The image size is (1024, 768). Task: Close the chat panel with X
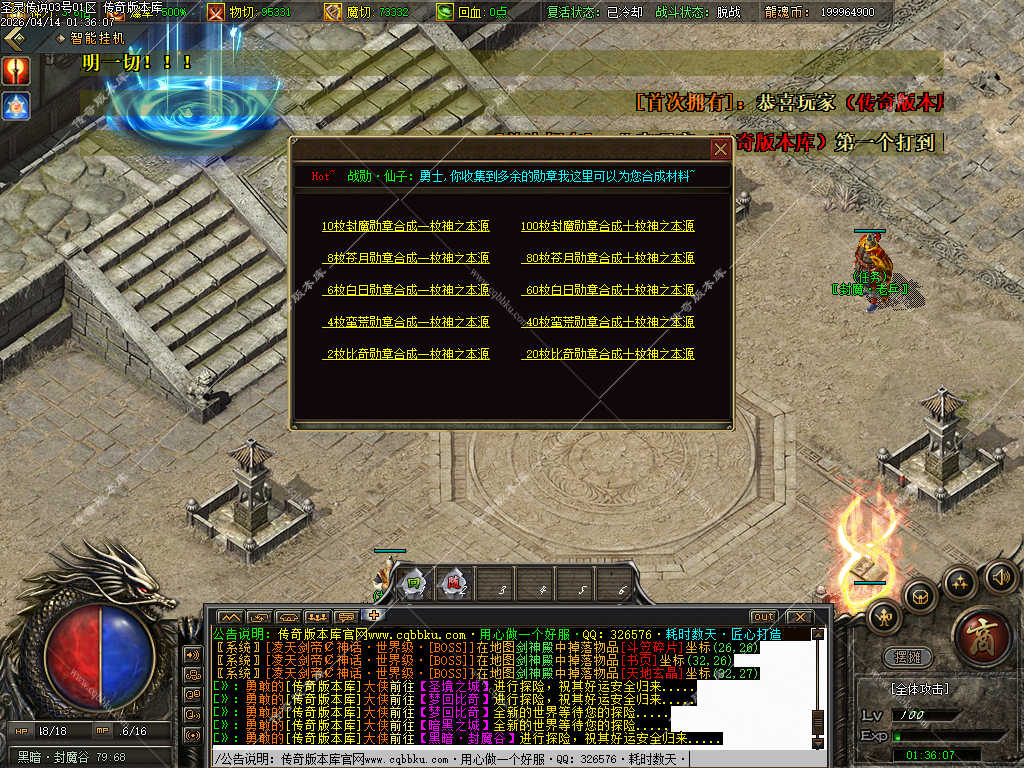coord(798,616)
